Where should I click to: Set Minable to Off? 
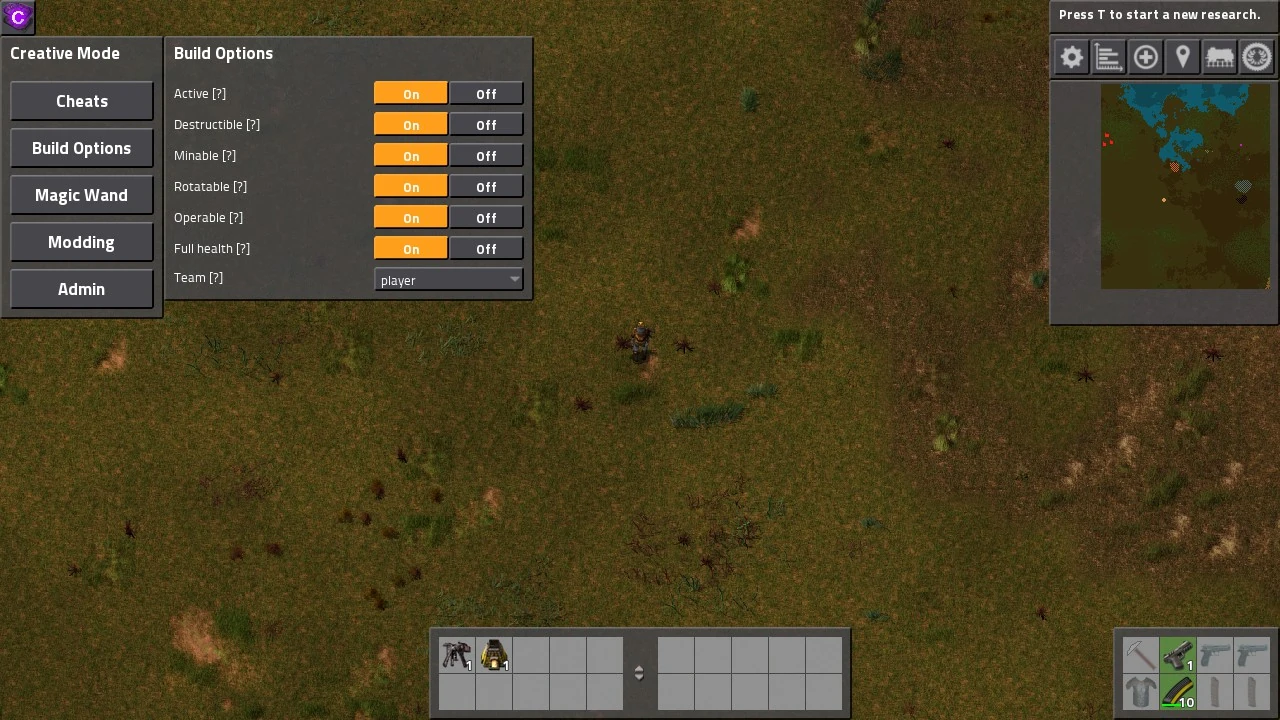click(485, 155)
